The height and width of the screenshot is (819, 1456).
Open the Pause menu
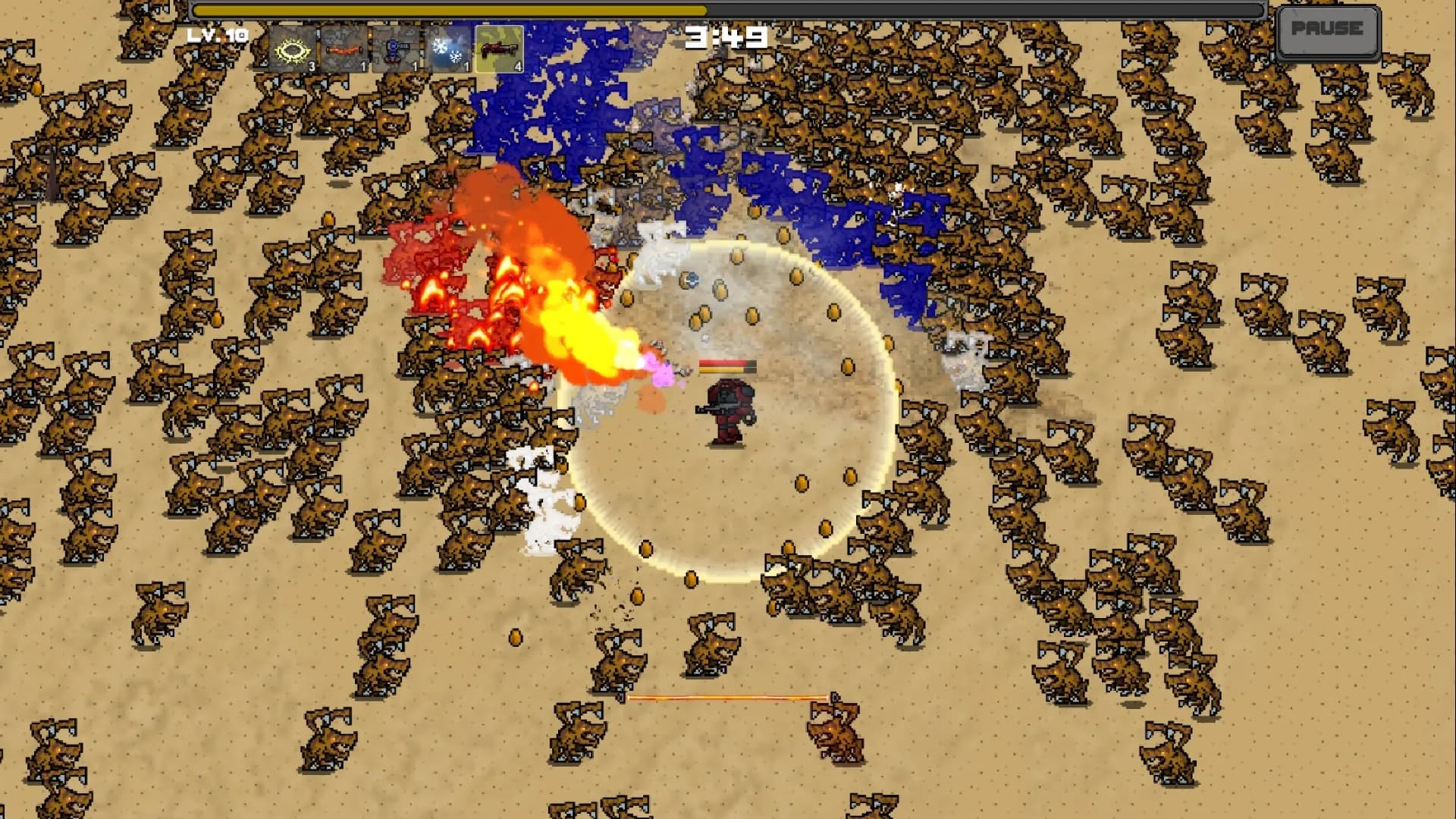(1328, 31)
